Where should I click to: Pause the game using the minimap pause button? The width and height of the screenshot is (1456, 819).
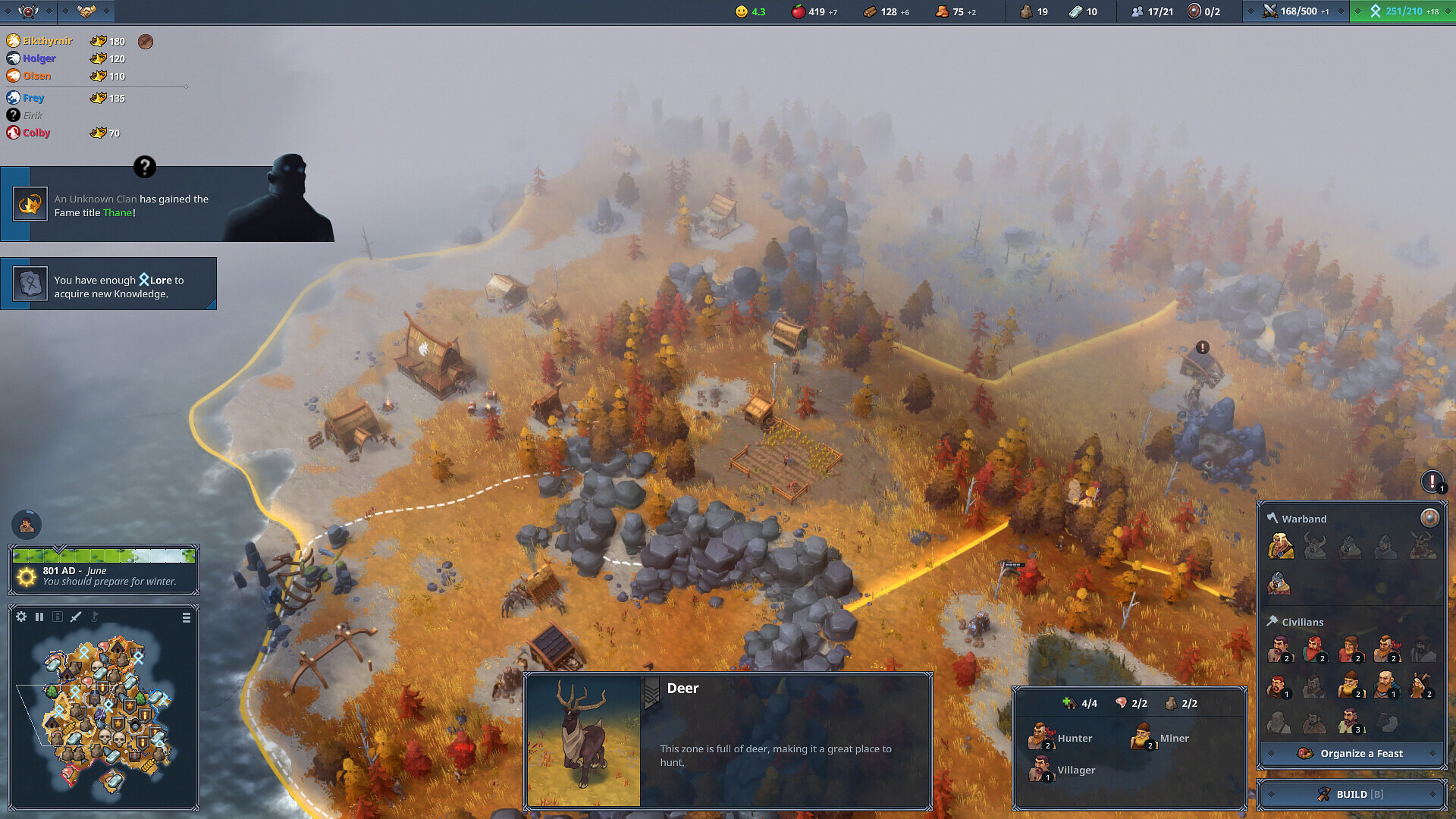pyautogui.click(x=39, y=617)
